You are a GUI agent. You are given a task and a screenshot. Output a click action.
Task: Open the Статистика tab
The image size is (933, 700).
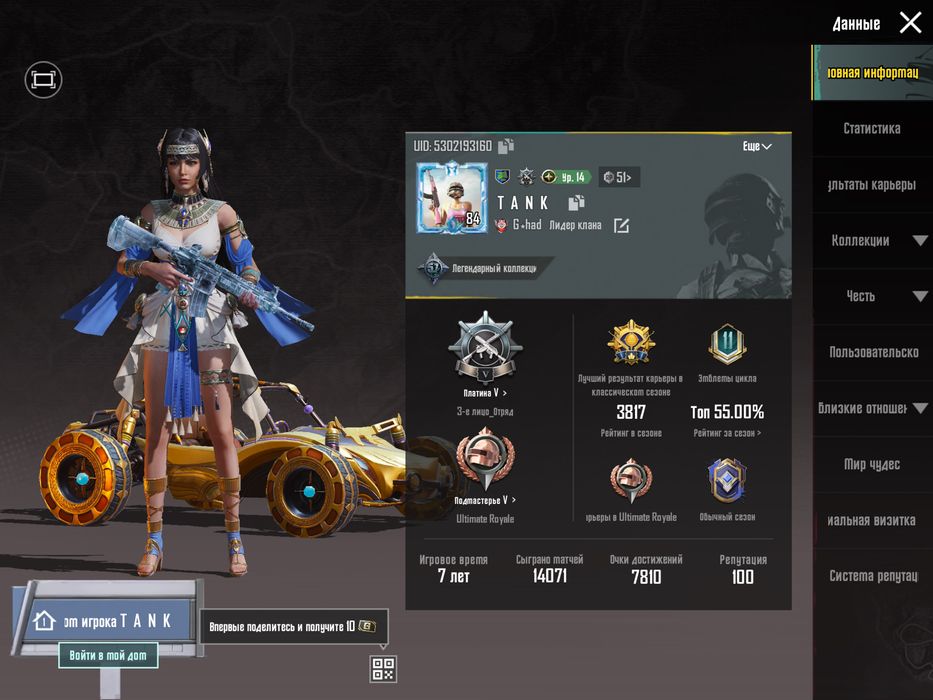click(871, 128)
